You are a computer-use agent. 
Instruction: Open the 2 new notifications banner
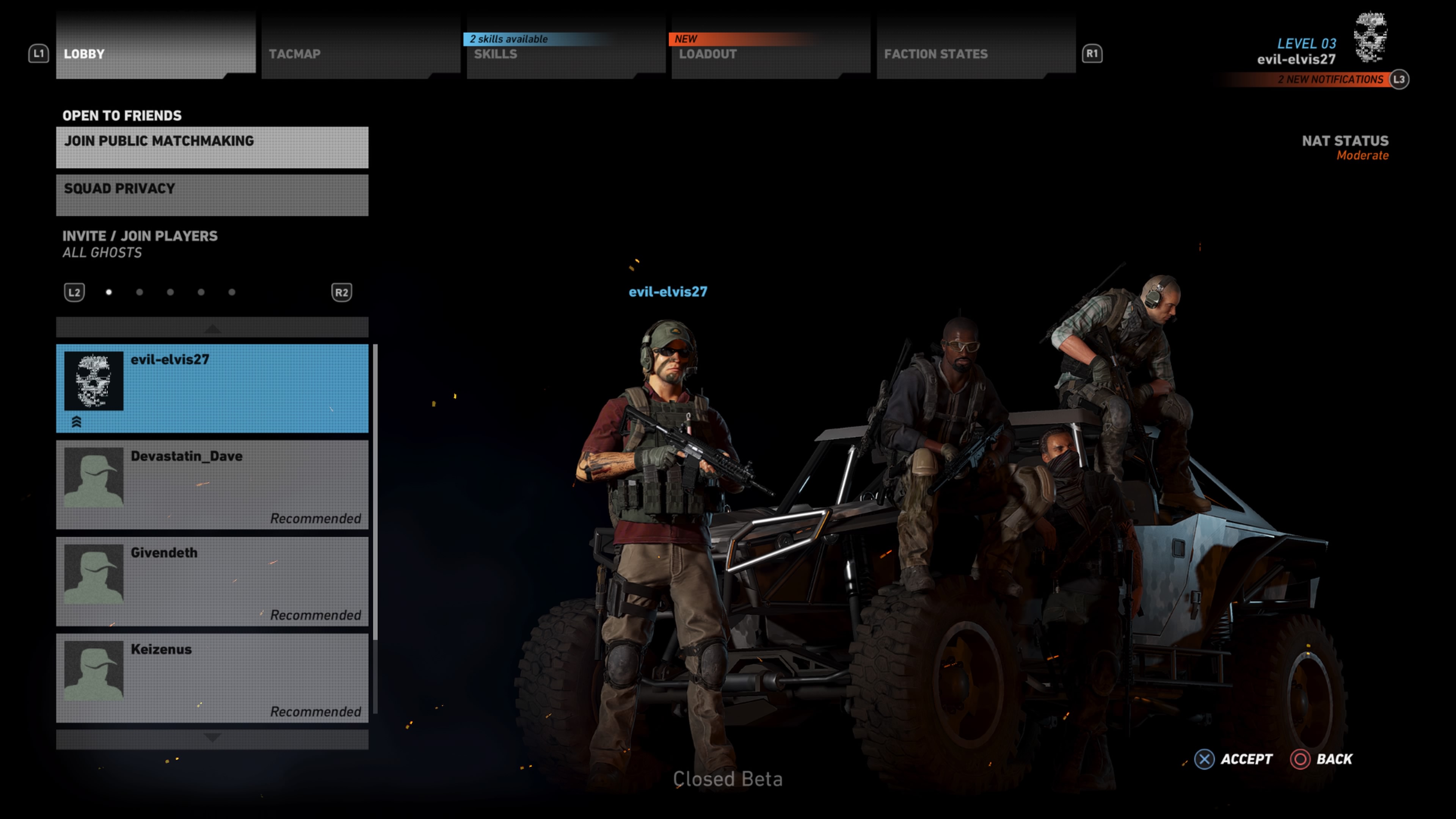tap(1329, 80)
